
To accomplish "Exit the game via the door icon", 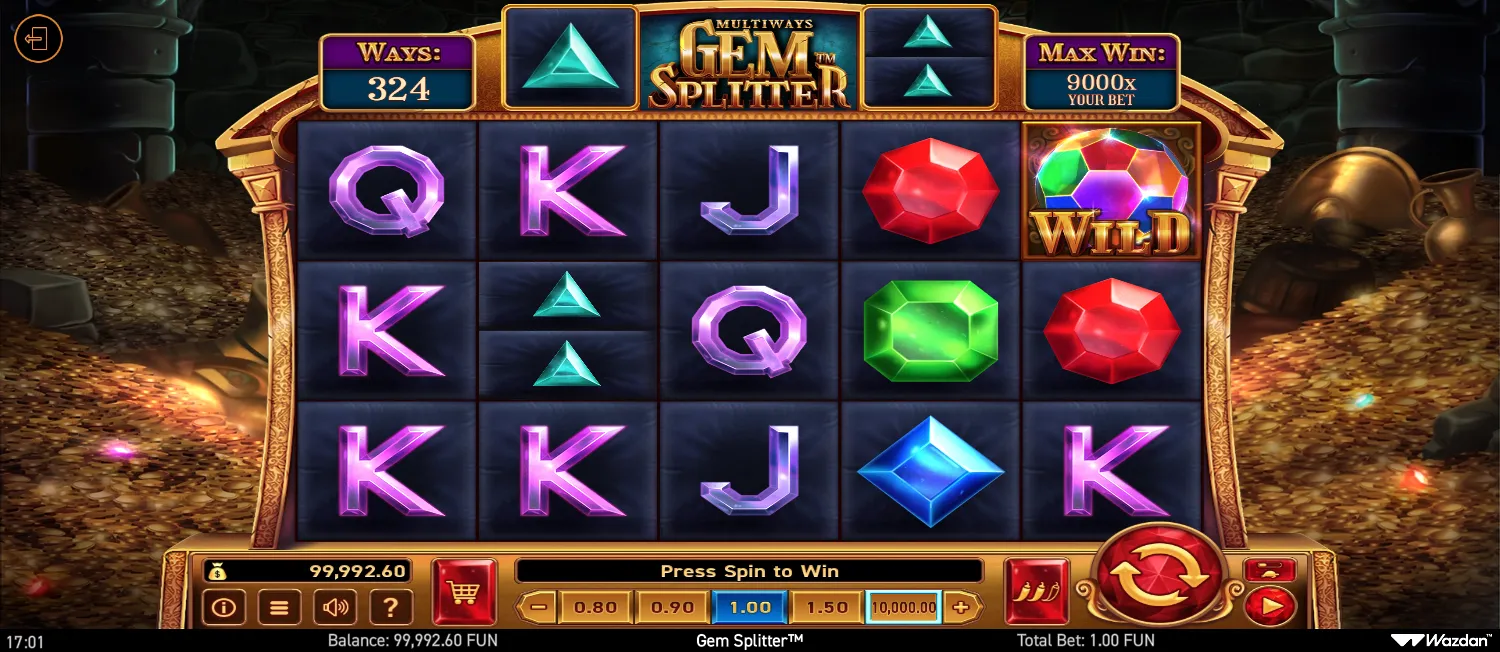I will (x=38, y=40).
